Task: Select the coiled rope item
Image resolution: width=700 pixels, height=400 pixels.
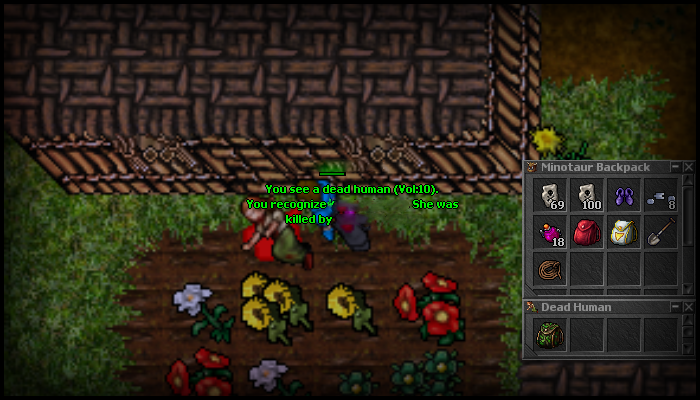Action: pos(550,270)
